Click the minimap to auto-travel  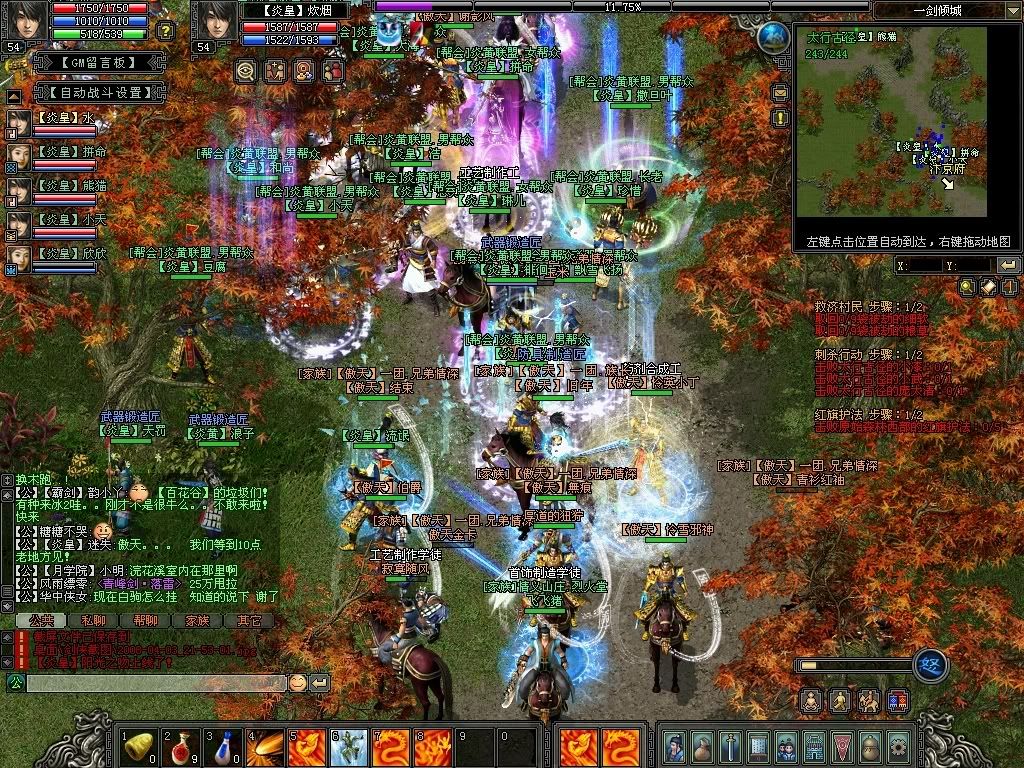click(x=890, y=130)
